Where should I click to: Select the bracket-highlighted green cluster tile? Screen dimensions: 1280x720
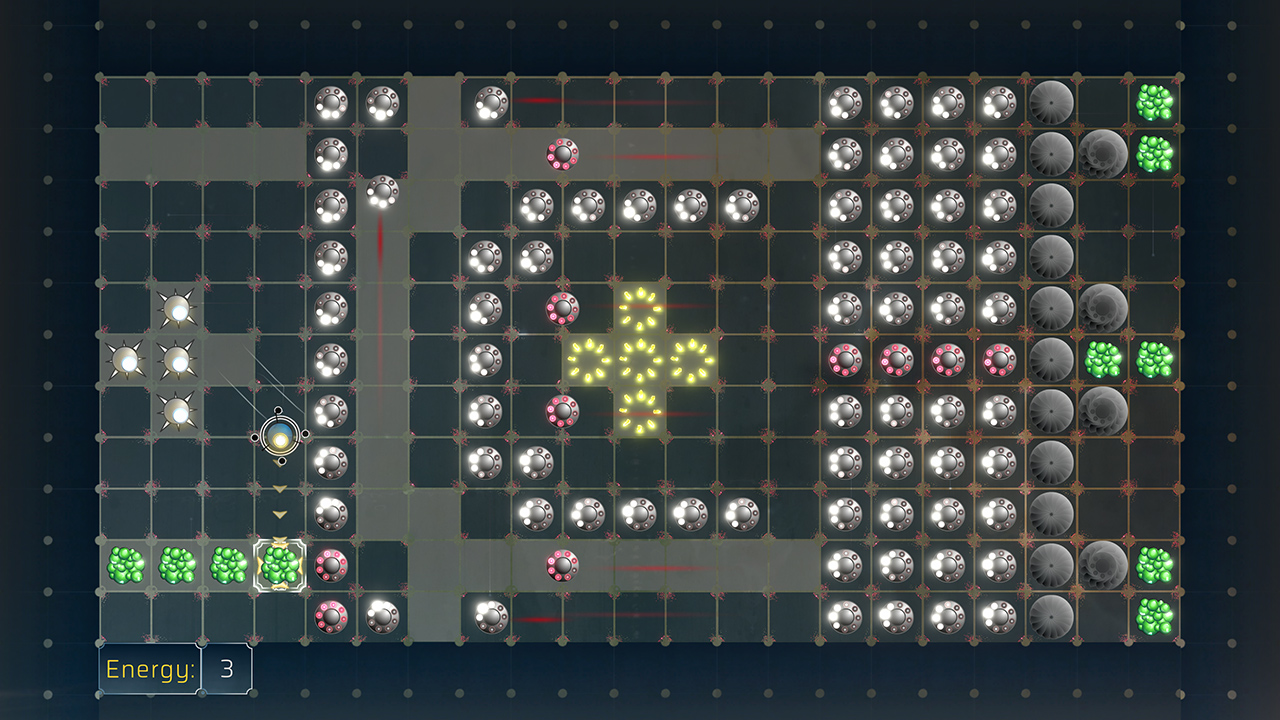tap(280, 565)
